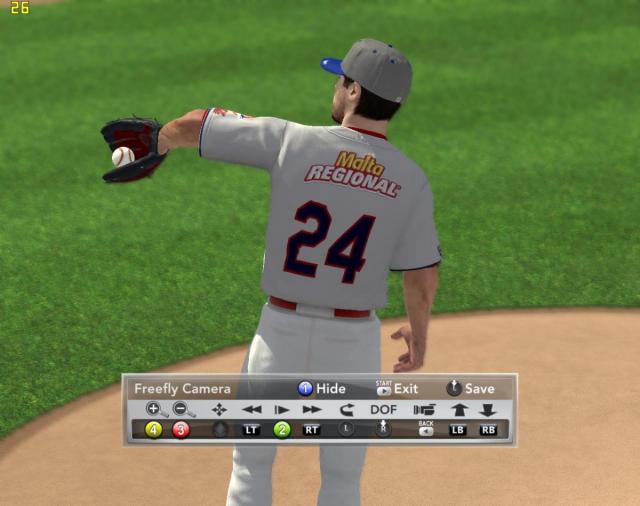Screen dimensions: 640x506
Task: Step the replay forward one frame
Action: click(282, 409)
